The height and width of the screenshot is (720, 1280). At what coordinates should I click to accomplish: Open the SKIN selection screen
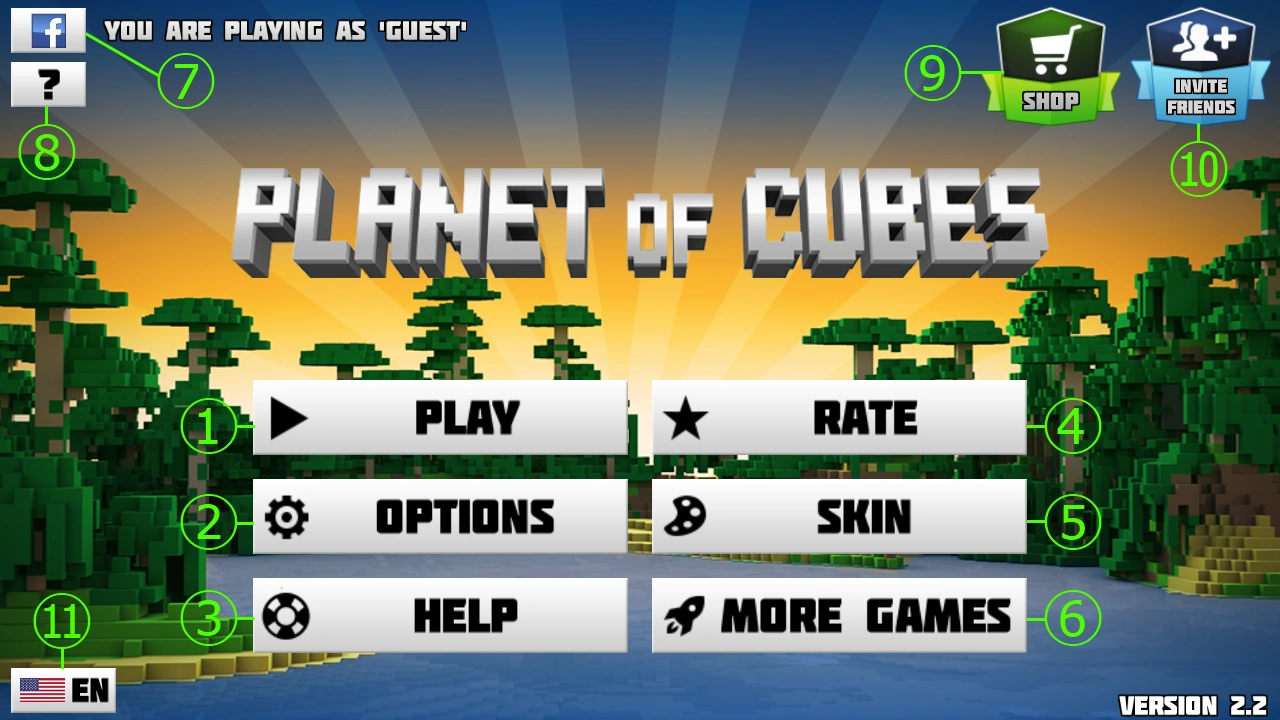(x=838, y=516)
